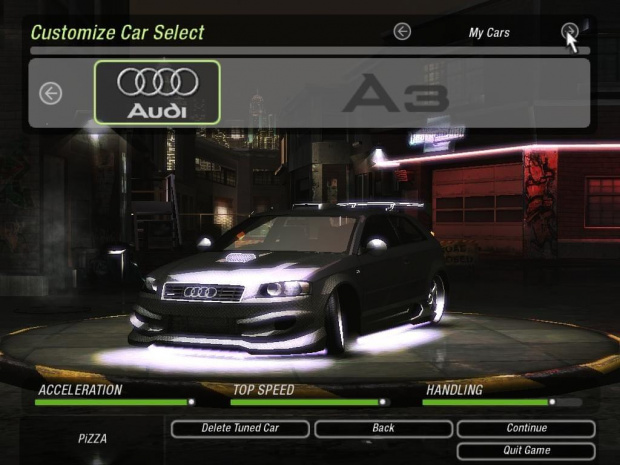Switch to next category right of My Cars
The height and width of the screenshot is (465, 620).
click(569, 32)
